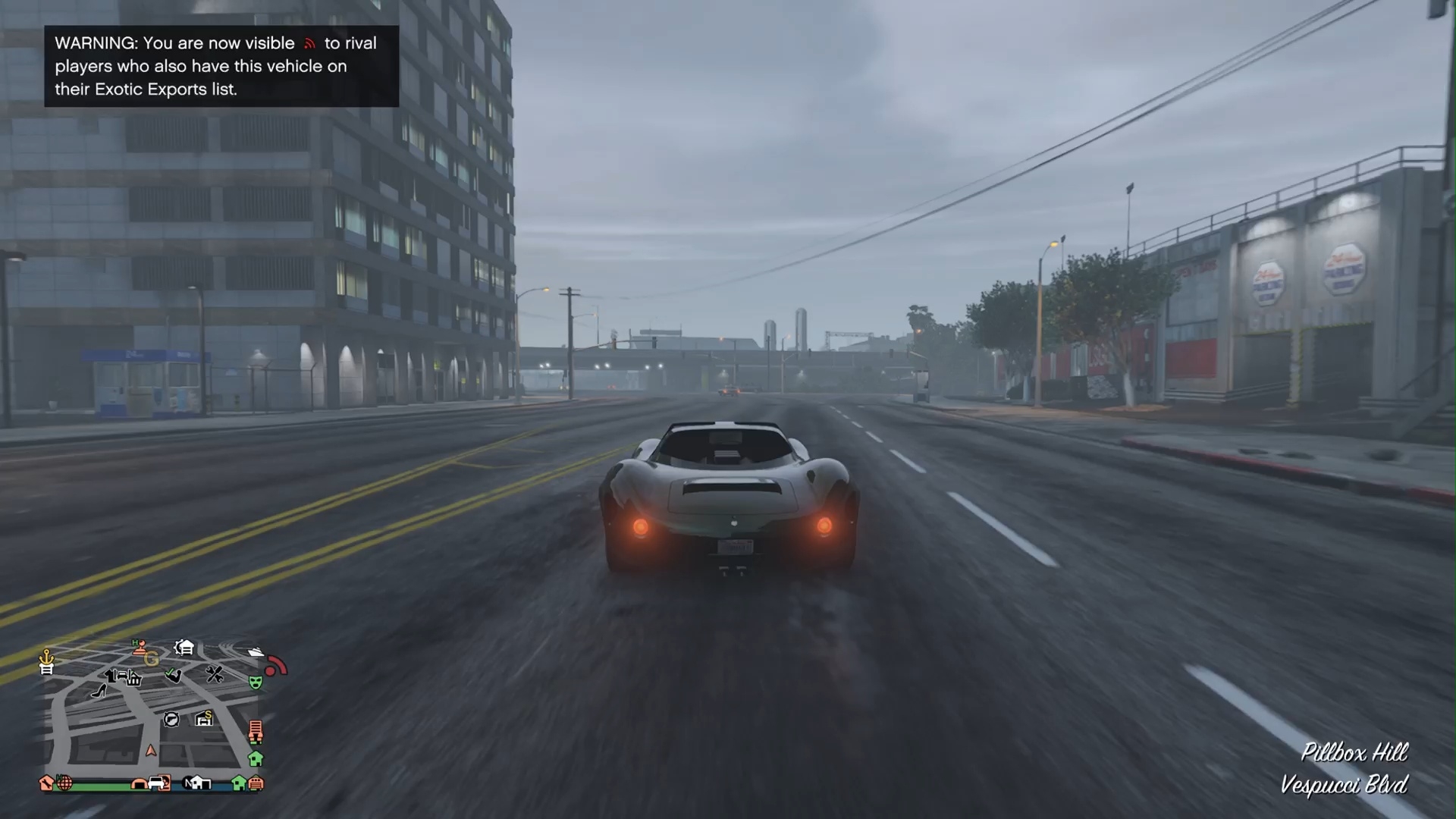Viewport: 1456px width, 819px height.
Task: Click the shopping basket store blip
Action: (x=134, y=679)
